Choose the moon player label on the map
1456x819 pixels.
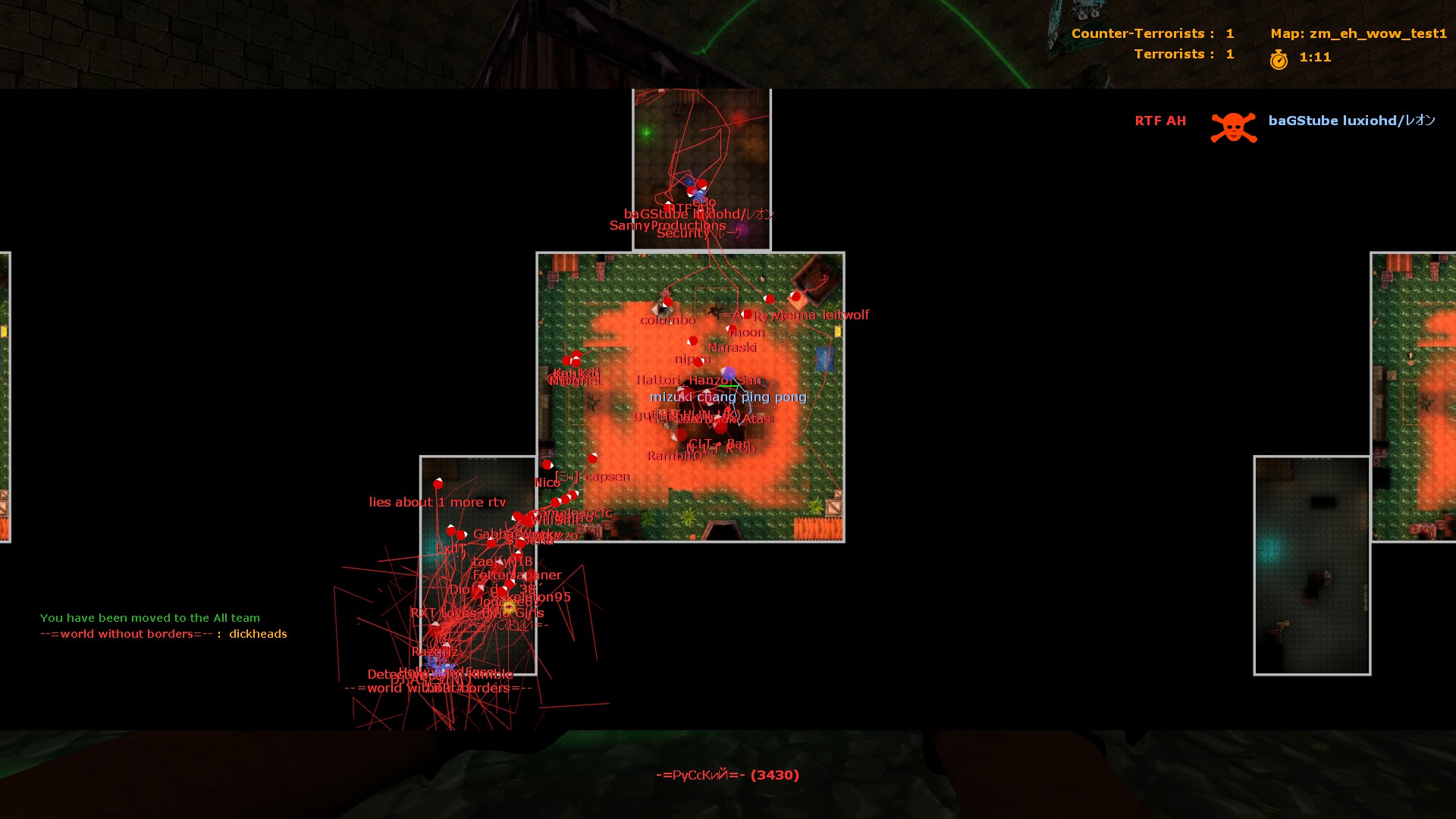747,332
